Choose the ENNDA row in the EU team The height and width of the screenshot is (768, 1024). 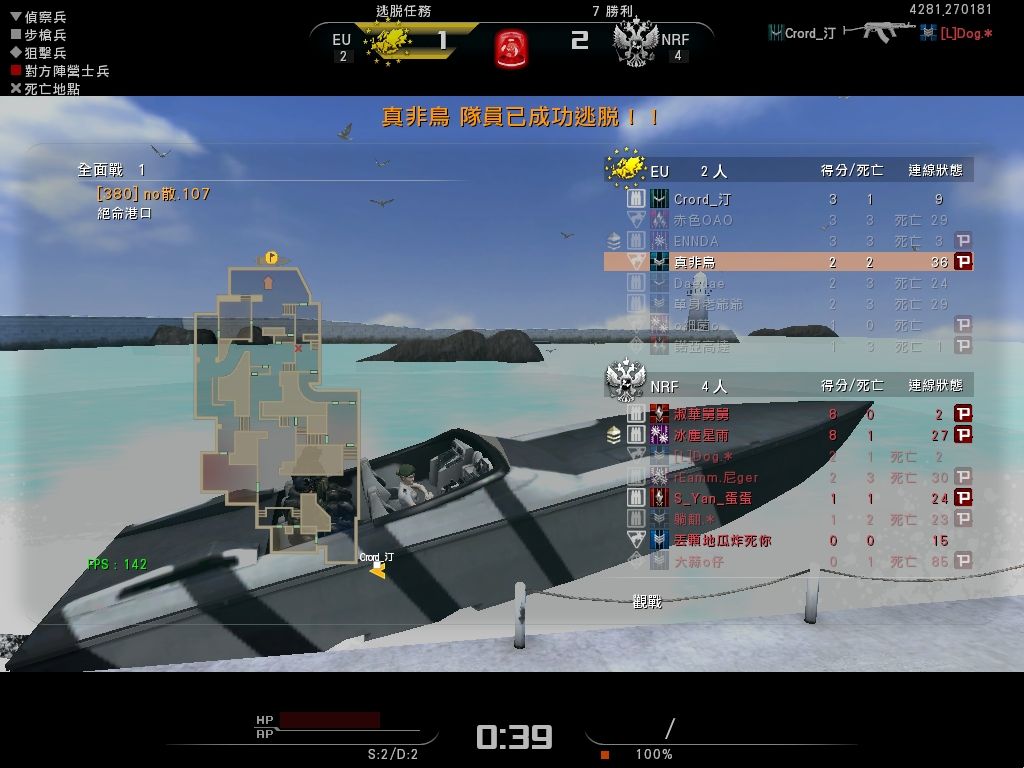click(790, 241)
